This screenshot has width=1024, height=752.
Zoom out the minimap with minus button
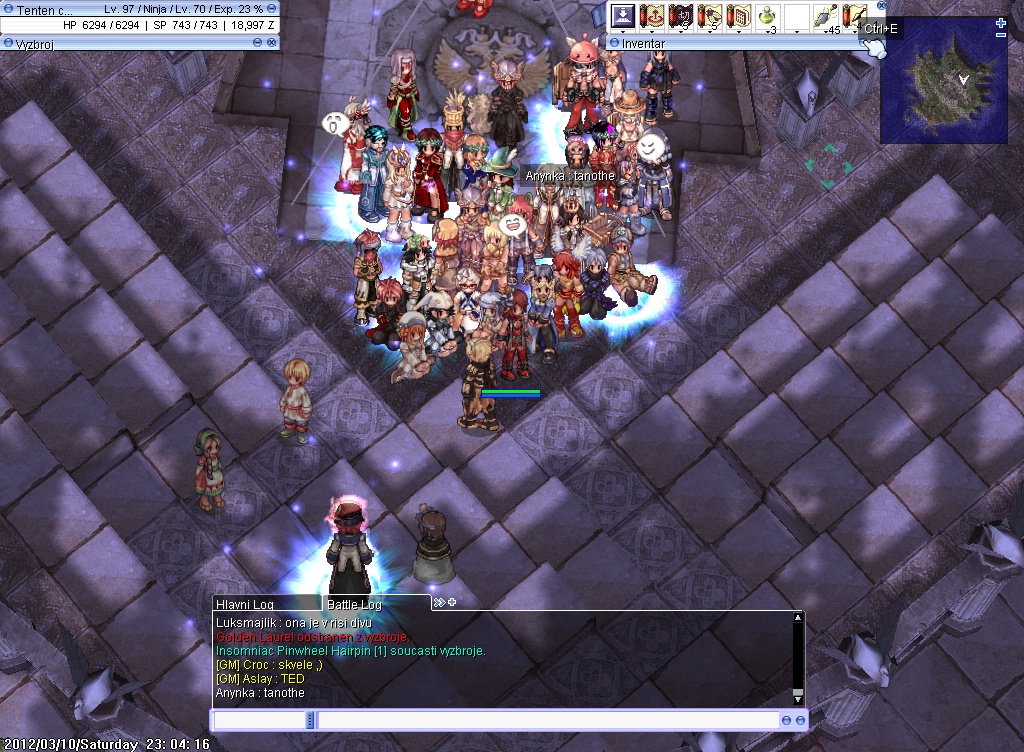pyautogui.click(x=1001, y=36)
